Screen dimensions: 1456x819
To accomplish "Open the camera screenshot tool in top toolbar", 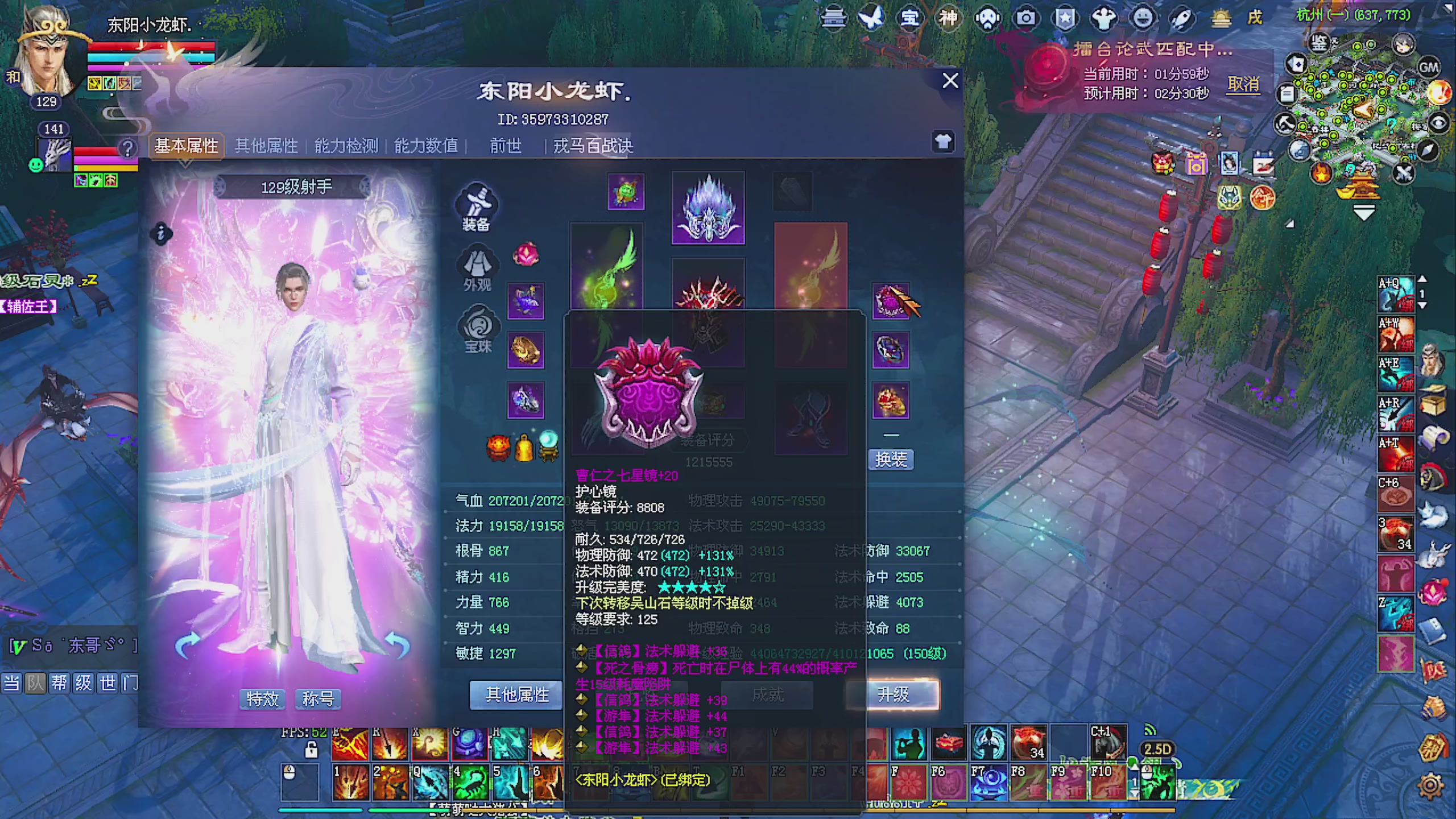I will point(1025,18).
